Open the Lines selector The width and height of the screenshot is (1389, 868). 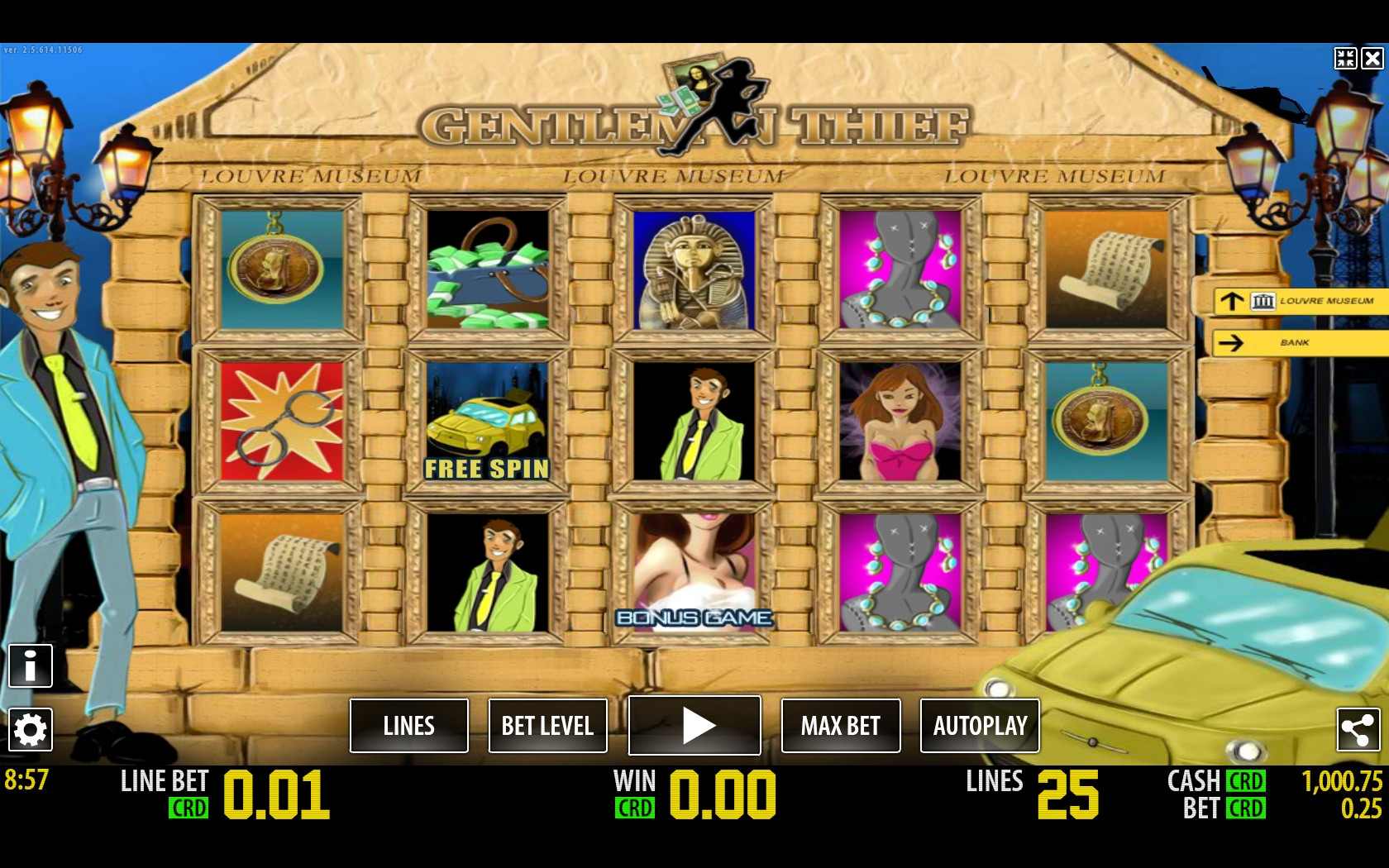point(409,726)
